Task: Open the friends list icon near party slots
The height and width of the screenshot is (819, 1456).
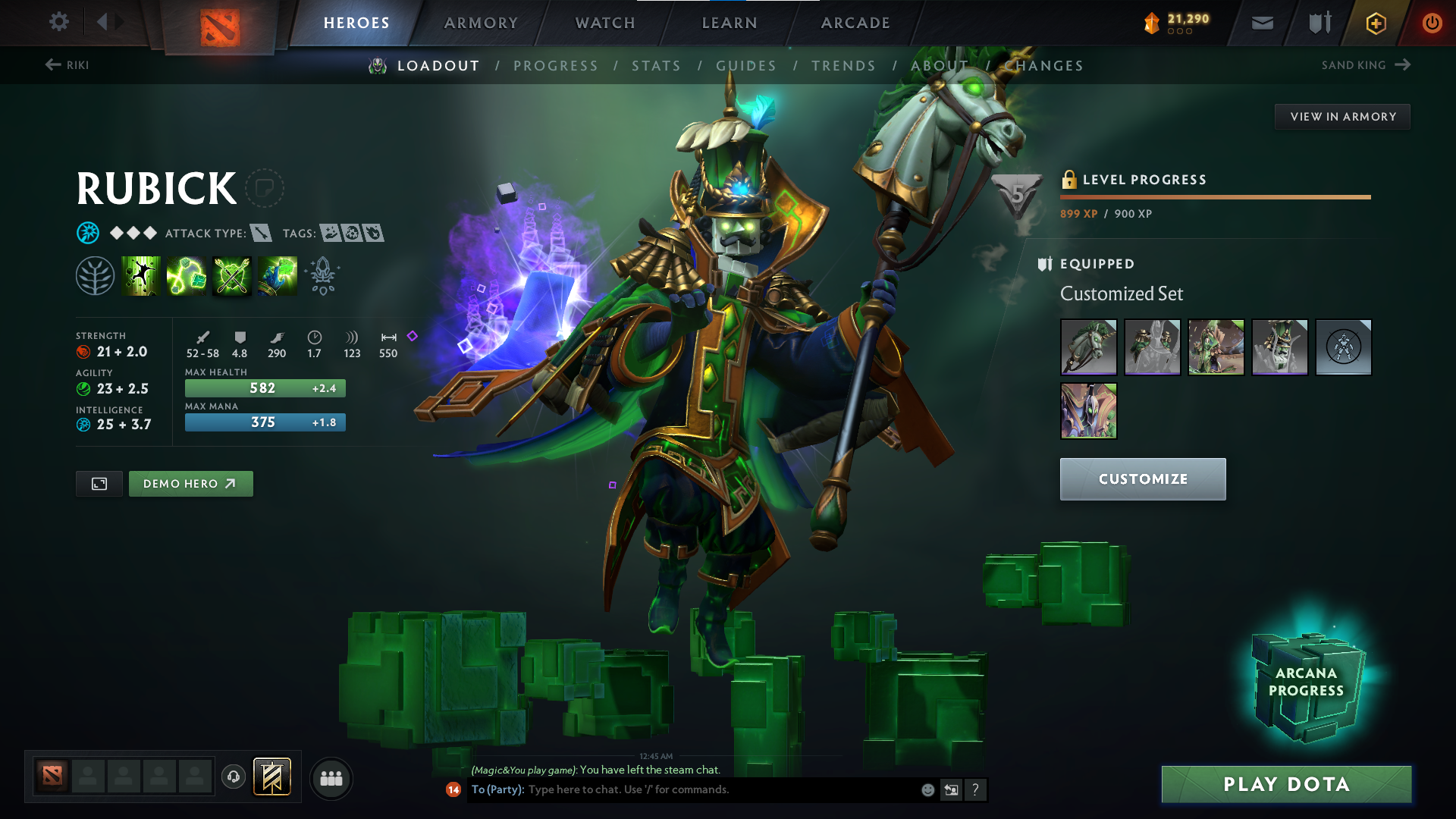Action: pos(331,778)
